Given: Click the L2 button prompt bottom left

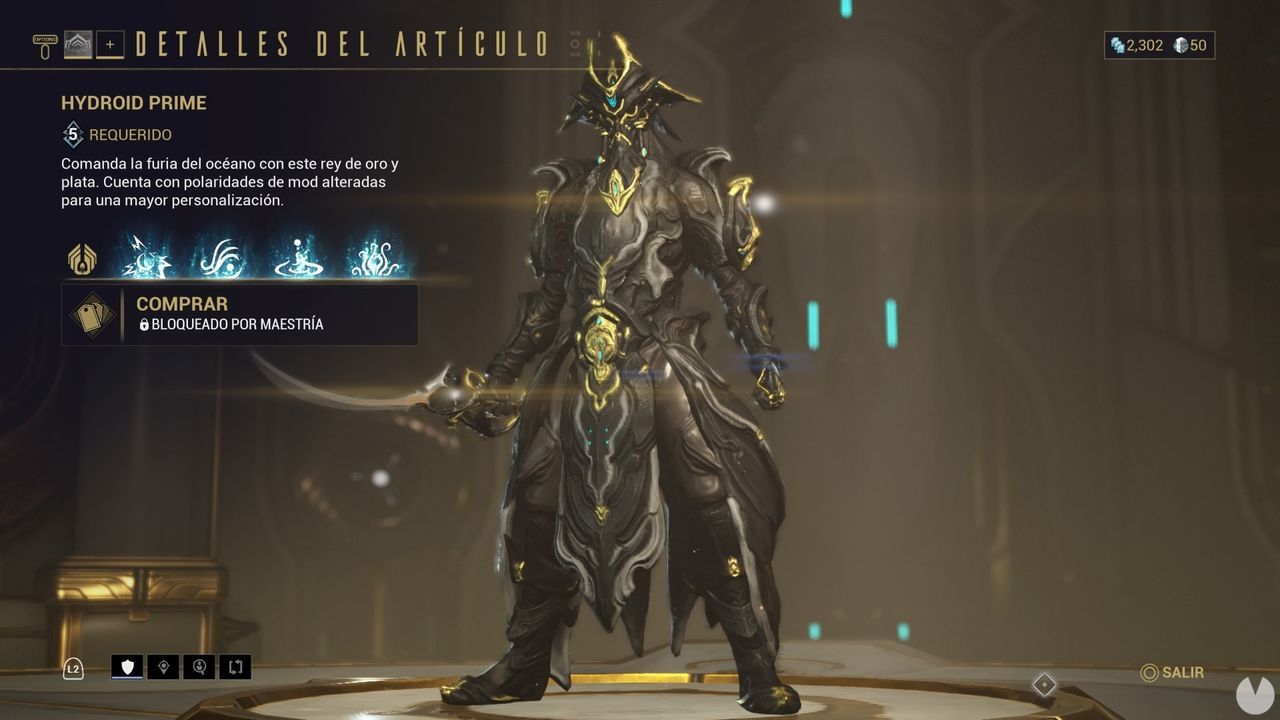Looking at the screenshot, I should pyautogui.click(x=72, y=668).
